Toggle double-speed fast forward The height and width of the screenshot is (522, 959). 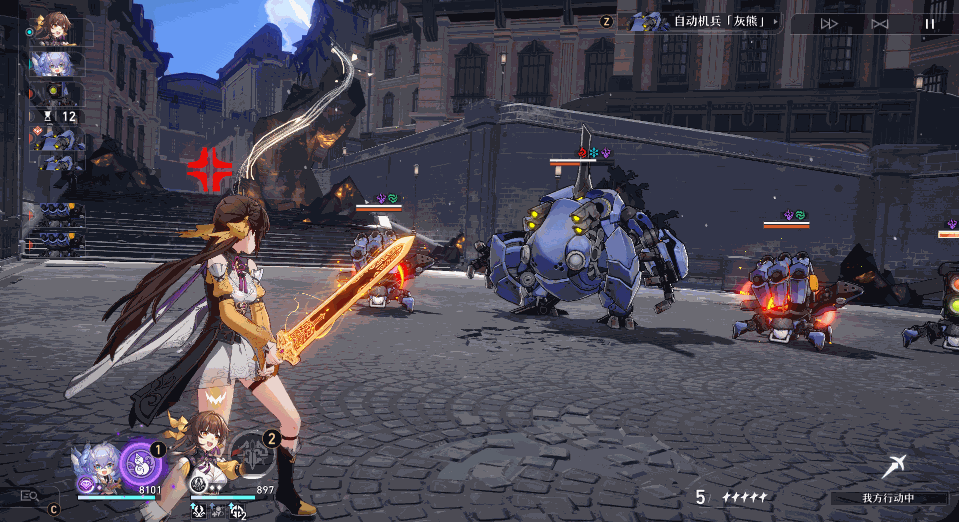click(x=829, y=23)
